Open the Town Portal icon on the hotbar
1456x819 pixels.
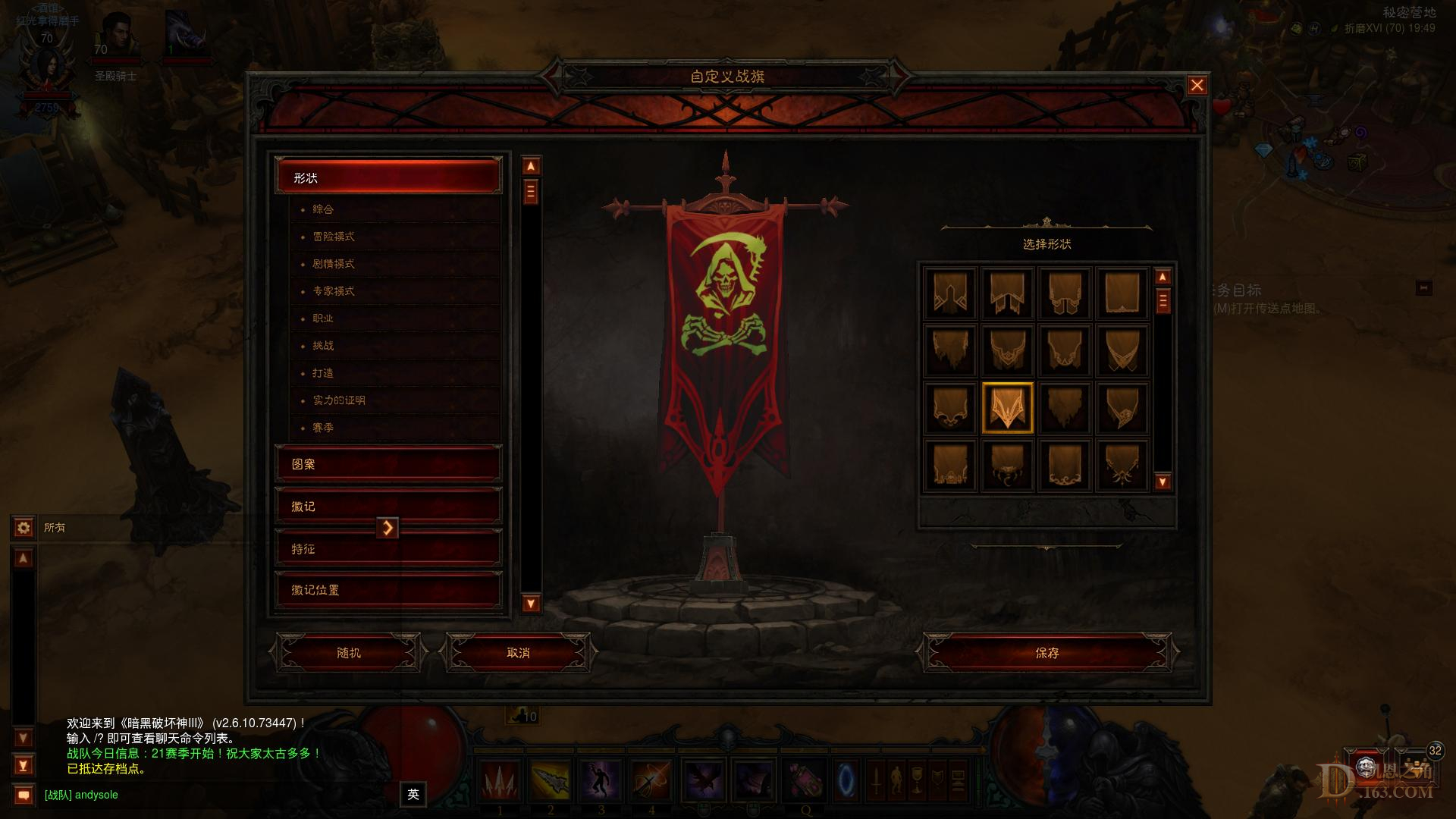click(846, 781)
